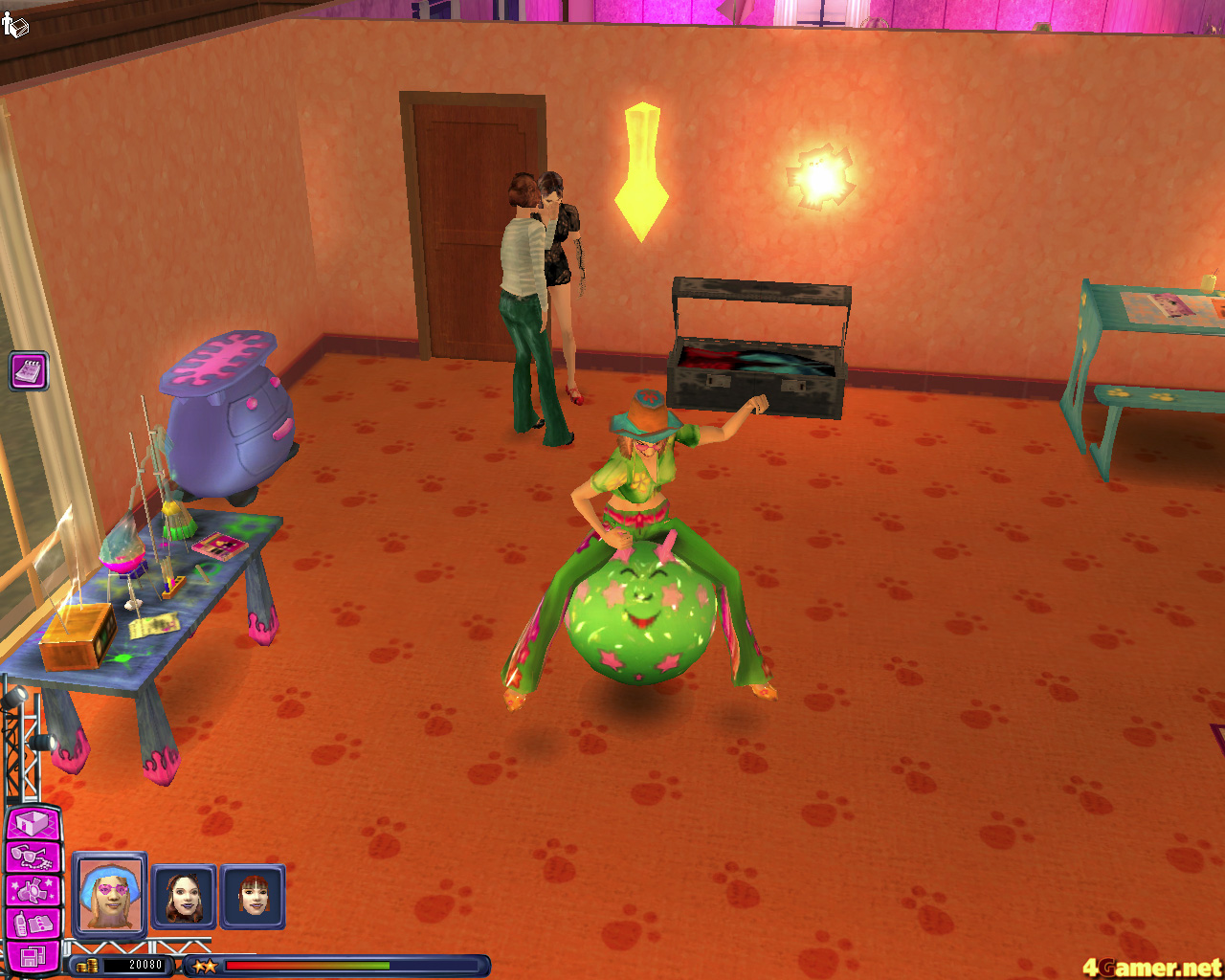This screenshot has width=1225, height=980.
Task: Click the open trunk against the wall
Action: point(756,364)
